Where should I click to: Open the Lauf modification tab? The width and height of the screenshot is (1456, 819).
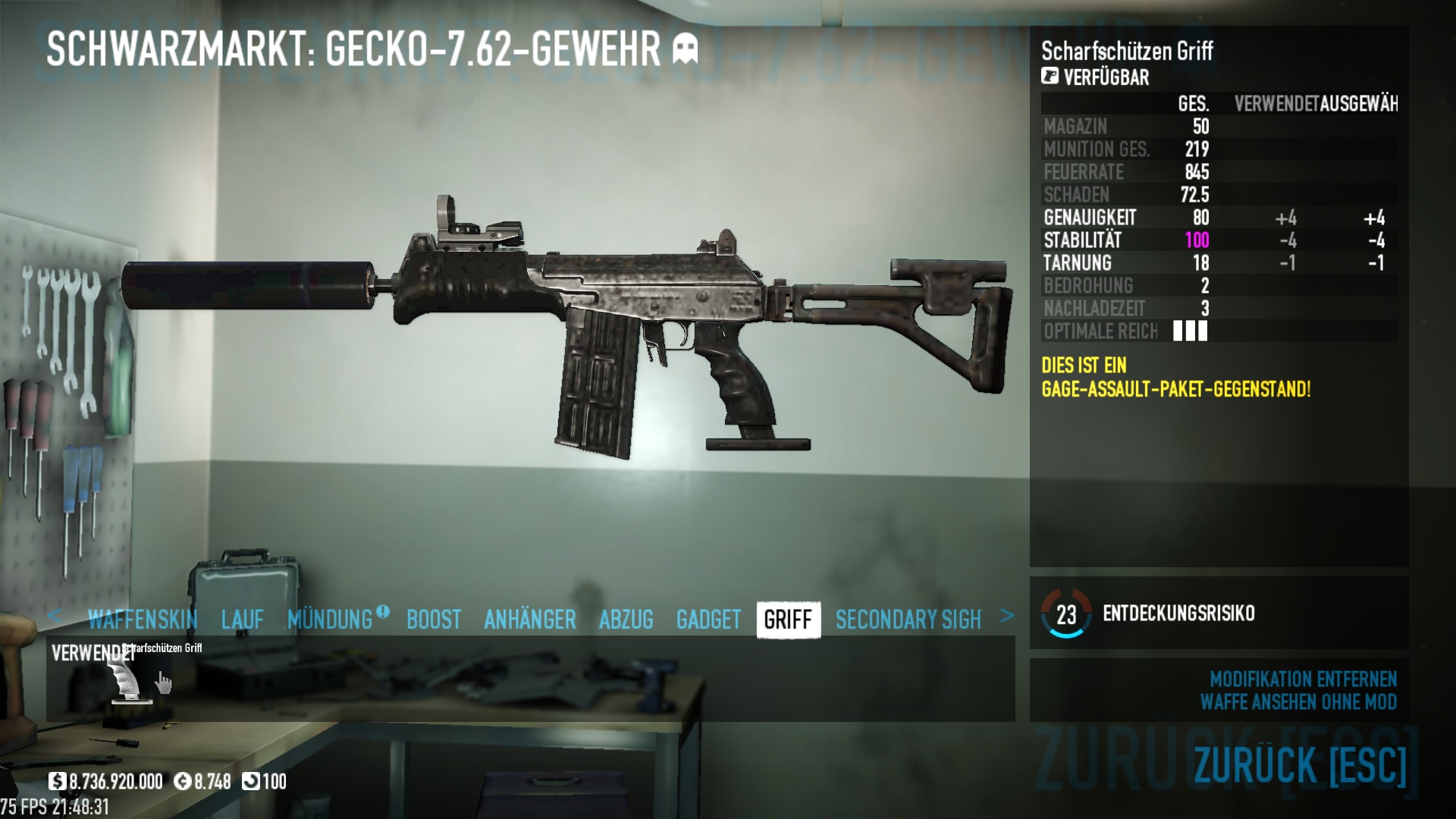coord(243,620)
